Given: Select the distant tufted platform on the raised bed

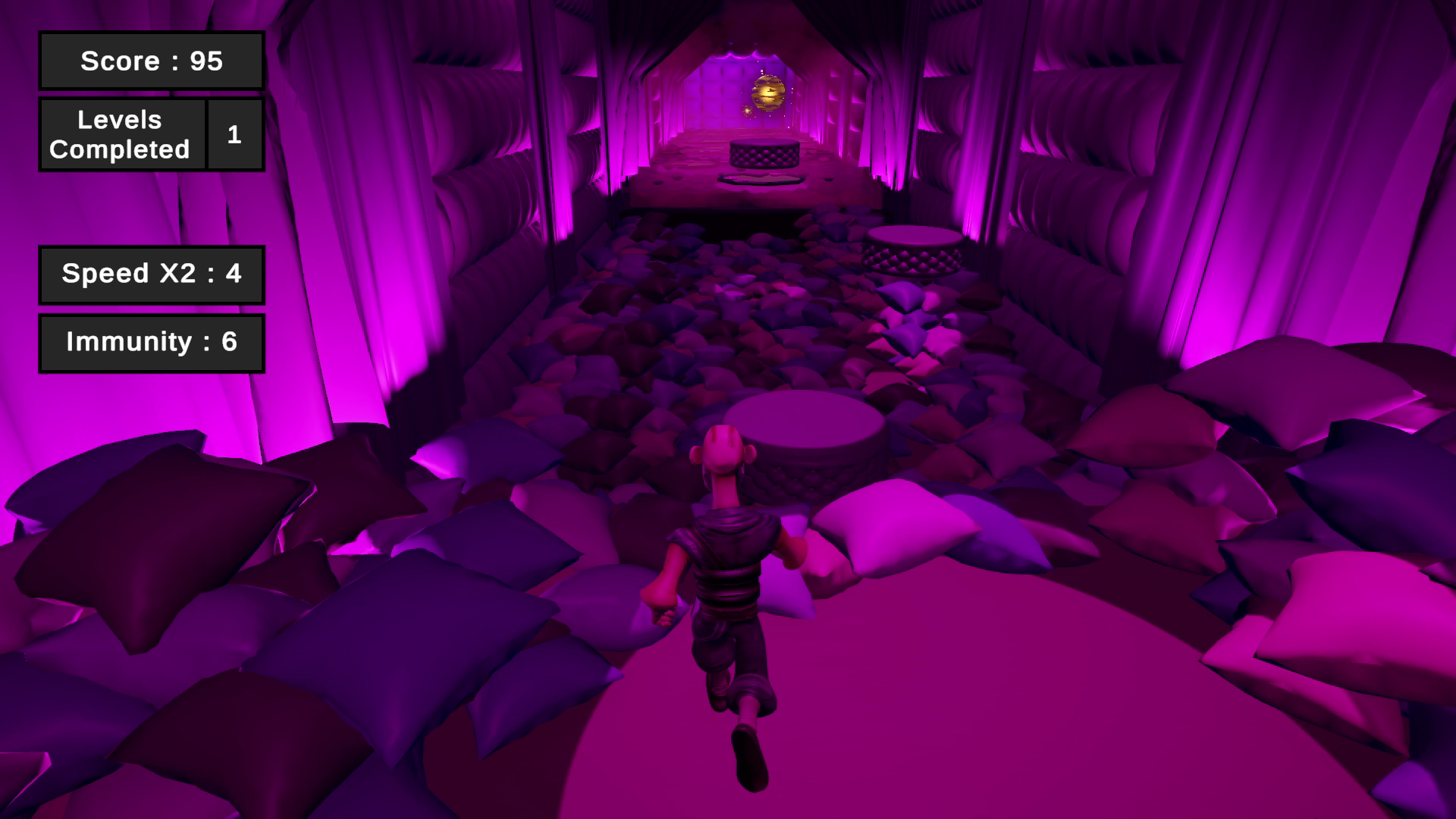Looking at the screenshot, I should point(766,152).
